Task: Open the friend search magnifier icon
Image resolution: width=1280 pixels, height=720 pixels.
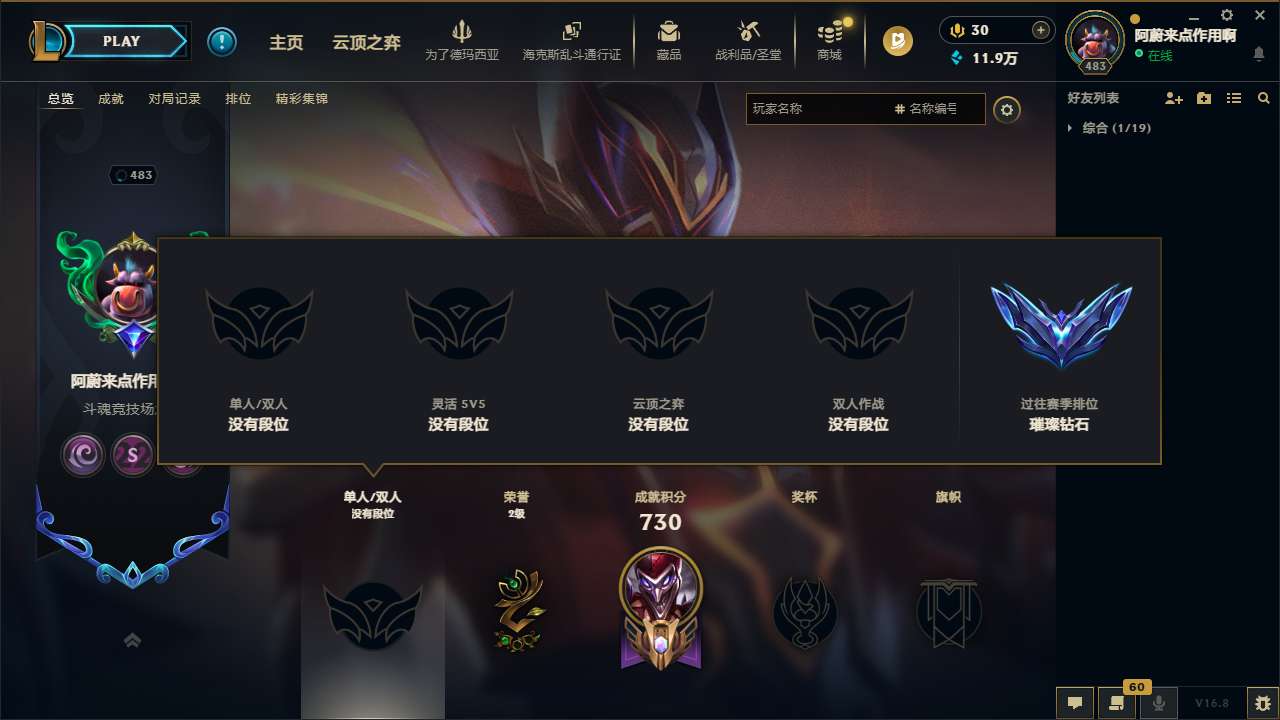Action: tap(1263, 97)
